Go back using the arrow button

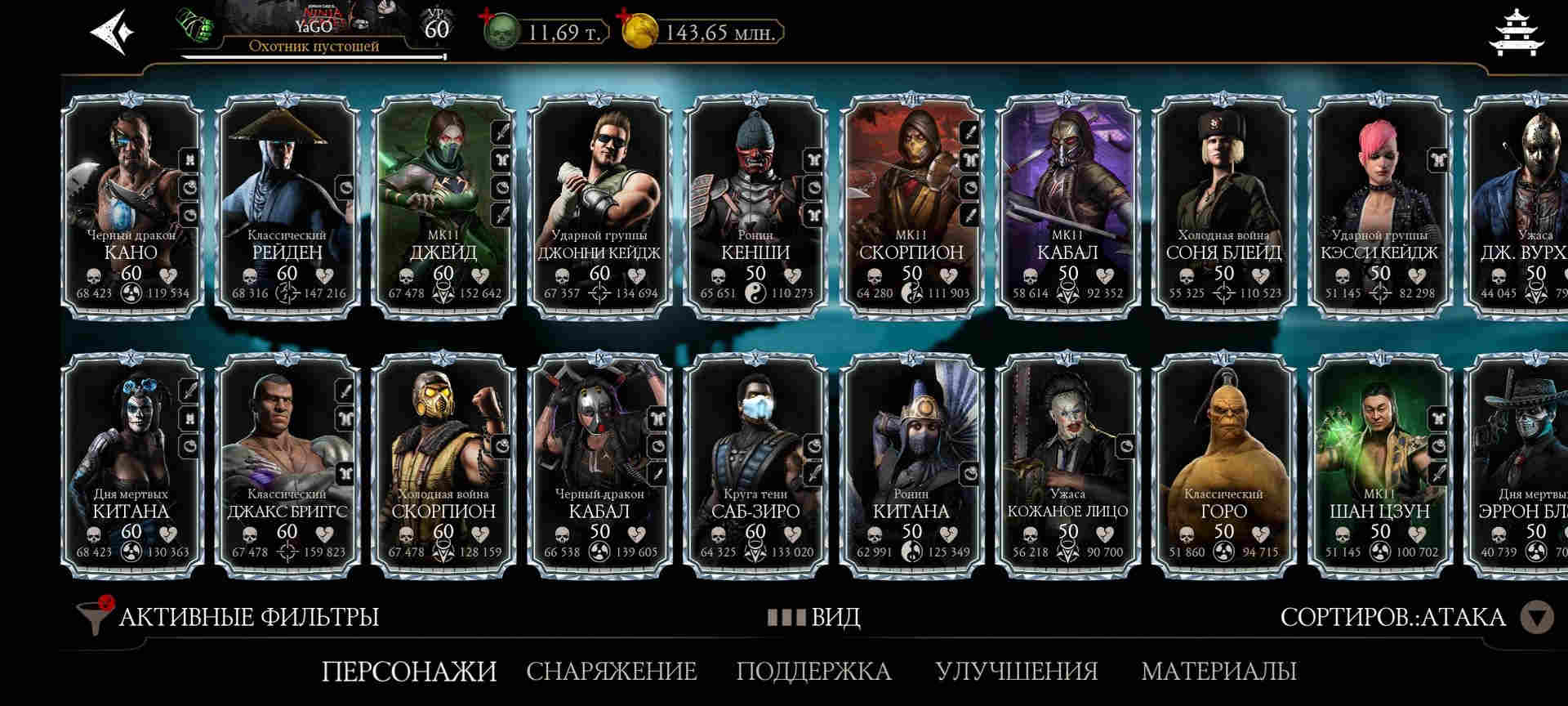click(x=111, y=33)
